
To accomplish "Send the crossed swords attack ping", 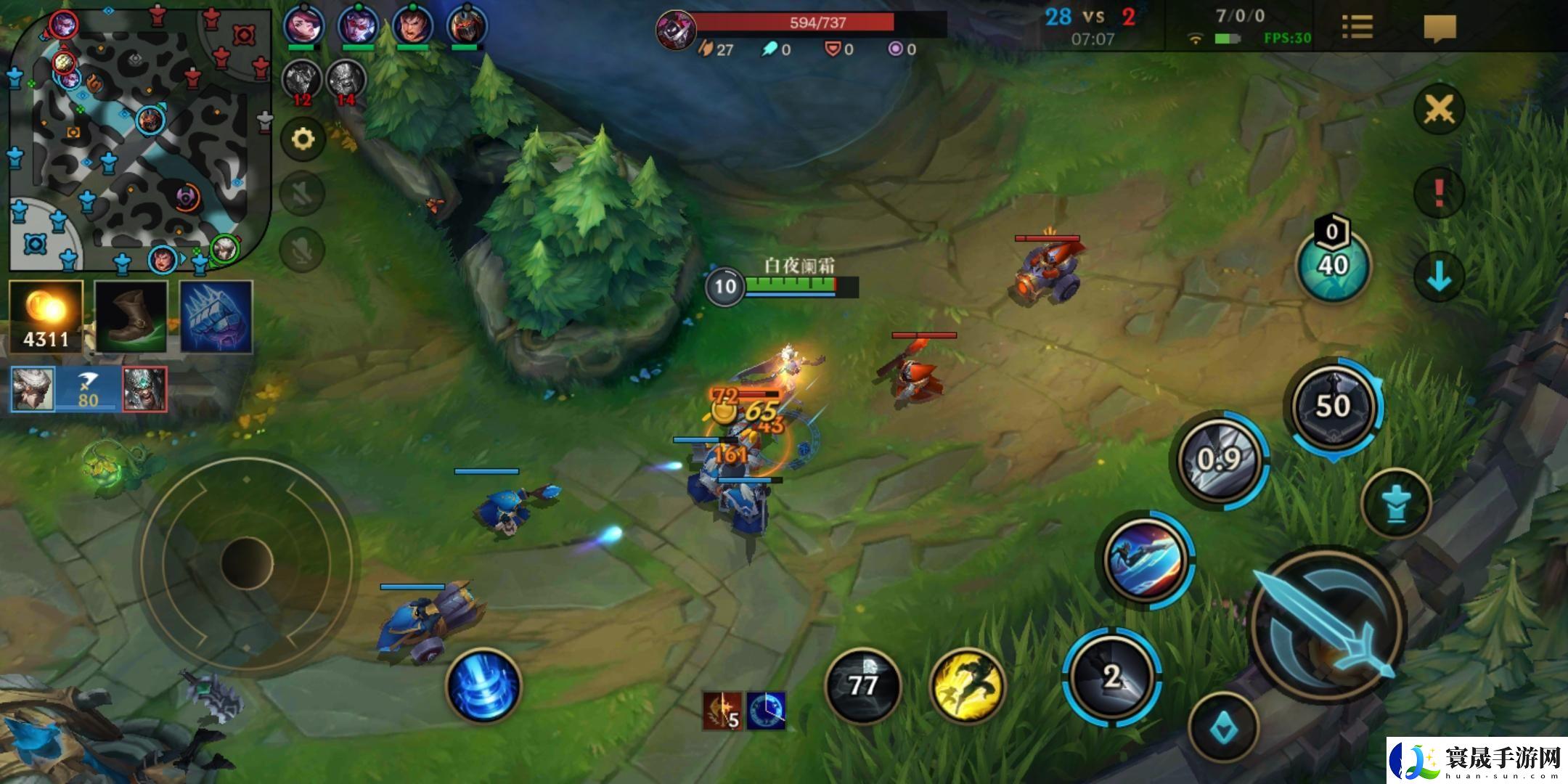I will pyautogui.click(x=1438, y=110).
